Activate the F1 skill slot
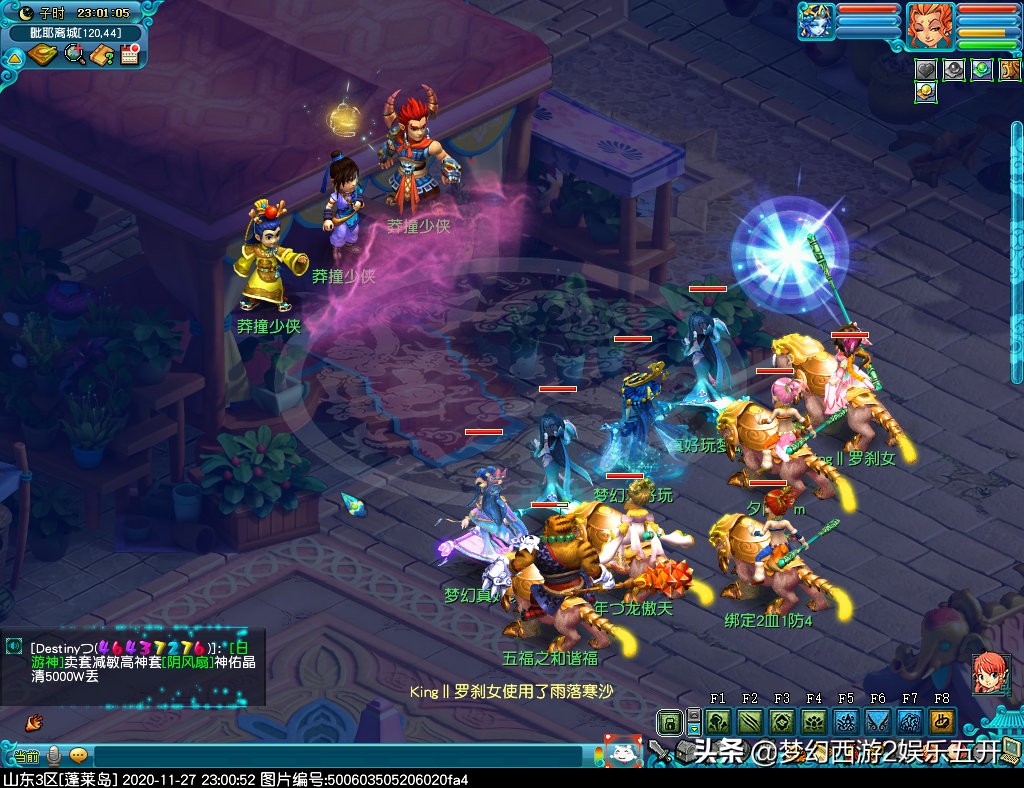Viewport: 1024px width, 788px height. tap(718, 721)
